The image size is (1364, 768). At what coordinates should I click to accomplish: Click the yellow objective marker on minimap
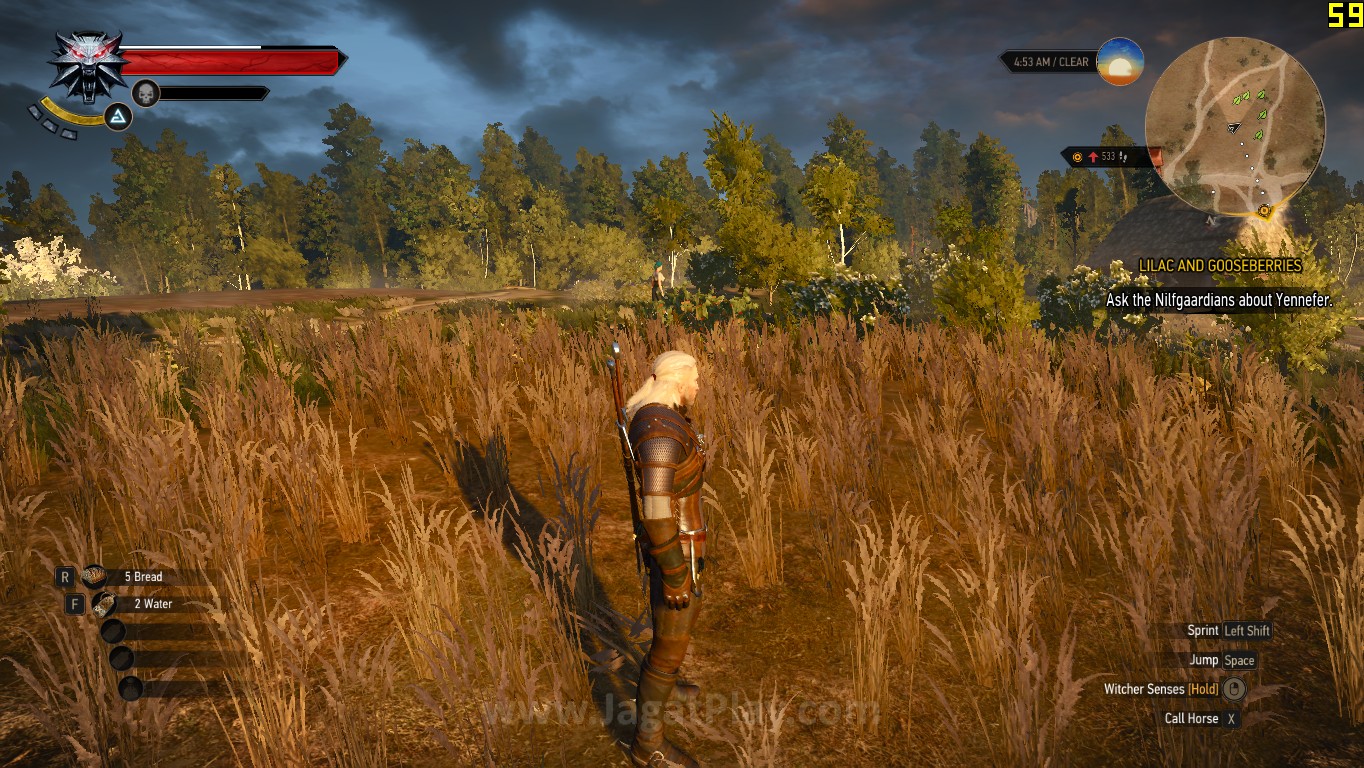click(x=1264, y=210)
